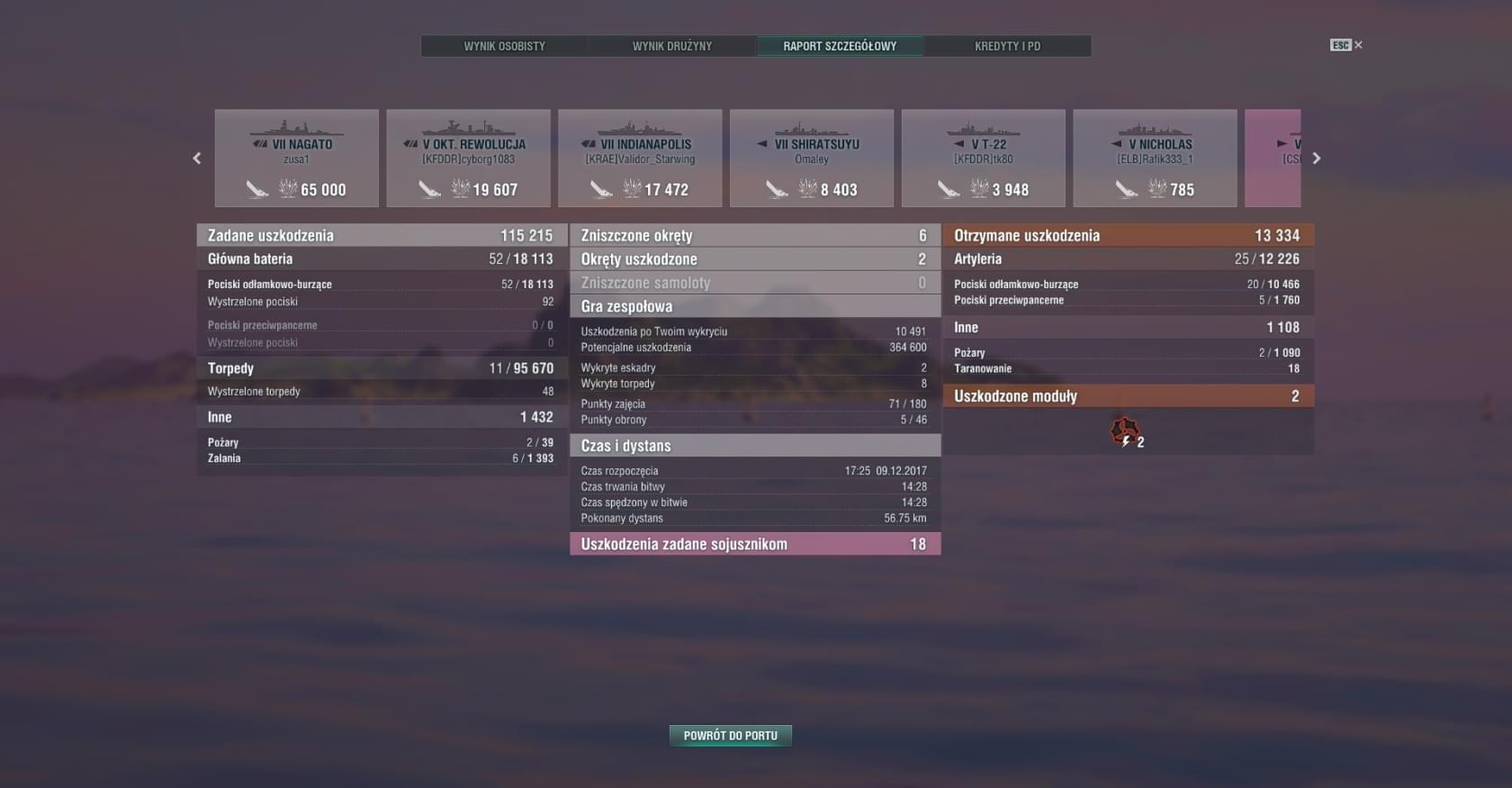
Task: Open the VII Shiratsuyu ship card
Action: tap(812, 159)
